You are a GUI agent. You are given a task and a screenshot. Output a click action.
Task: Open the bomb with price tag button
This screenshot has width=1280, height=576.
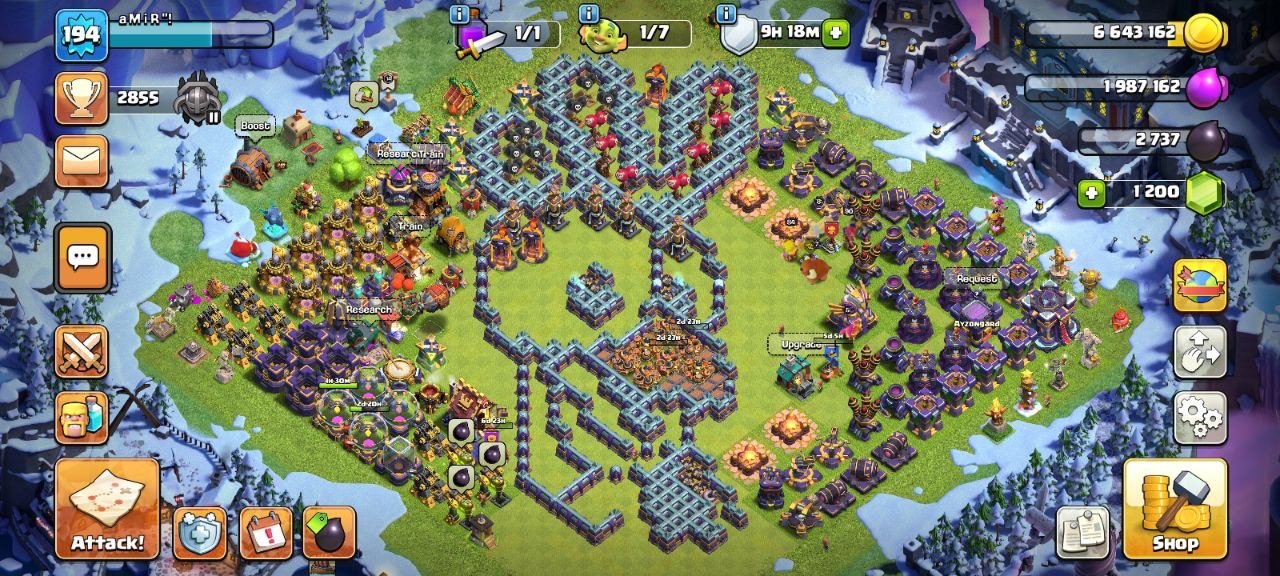[329, 533]
